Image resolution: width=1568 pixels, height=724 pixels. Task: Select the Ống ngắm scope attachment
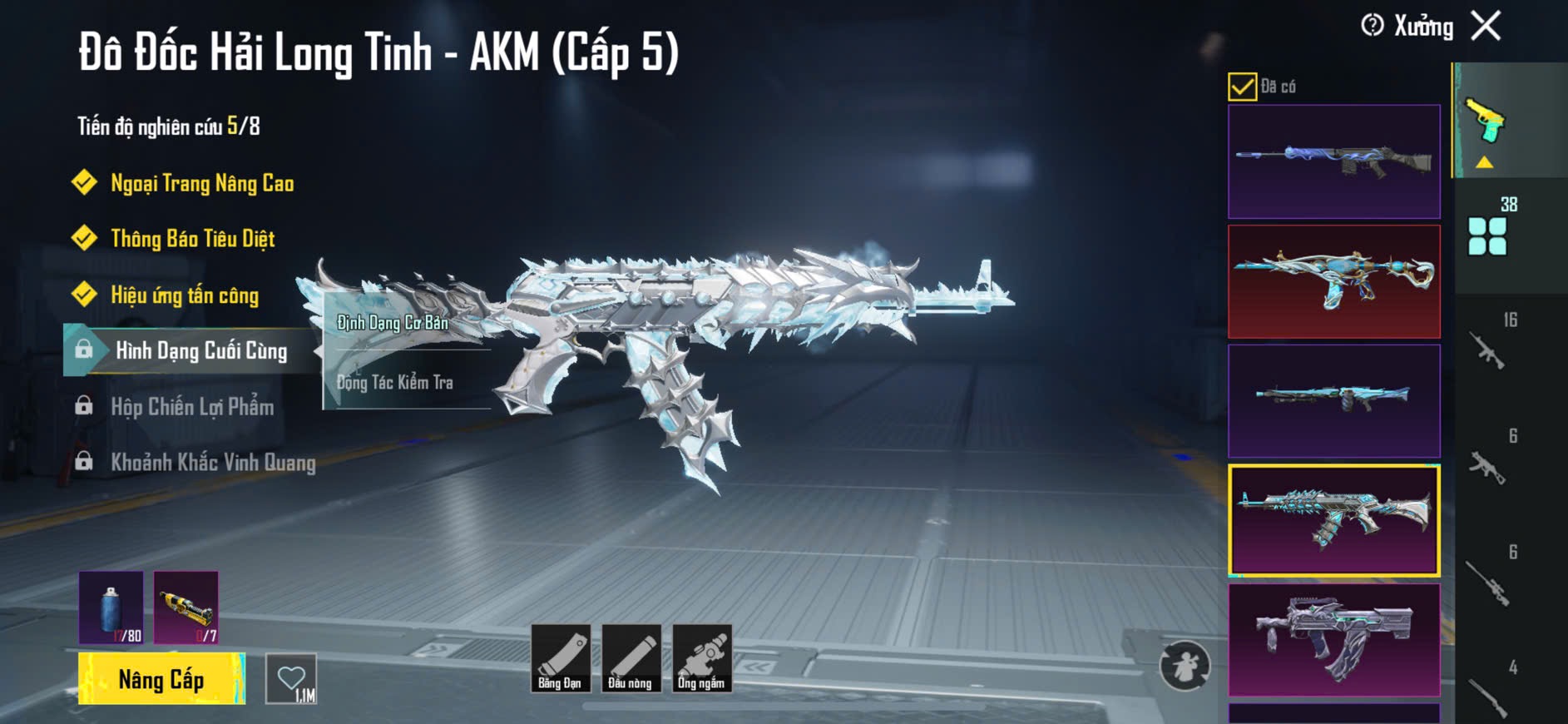tap(701, 658)
